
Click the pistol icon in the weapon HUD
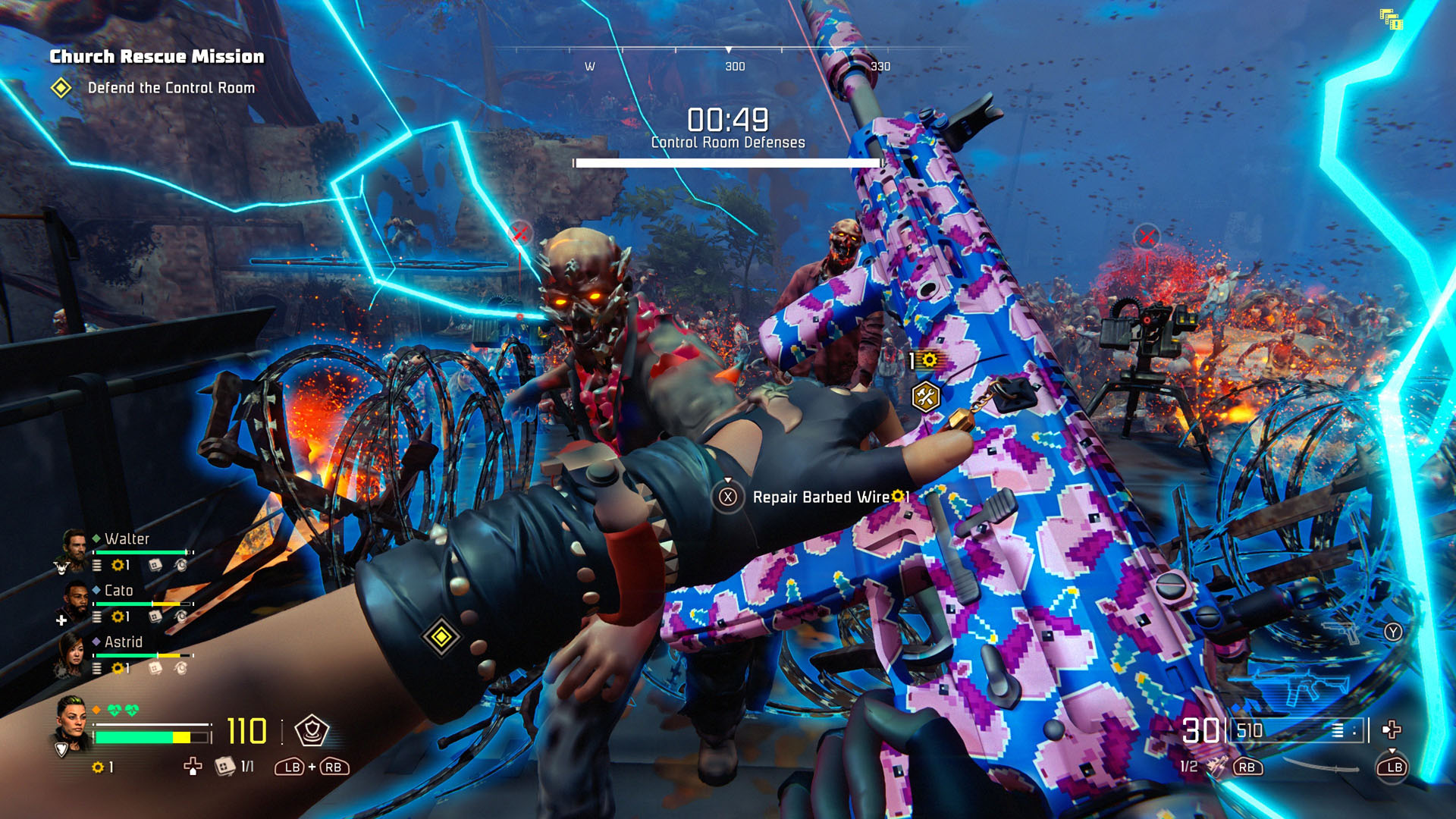[x=1341, y=632]
